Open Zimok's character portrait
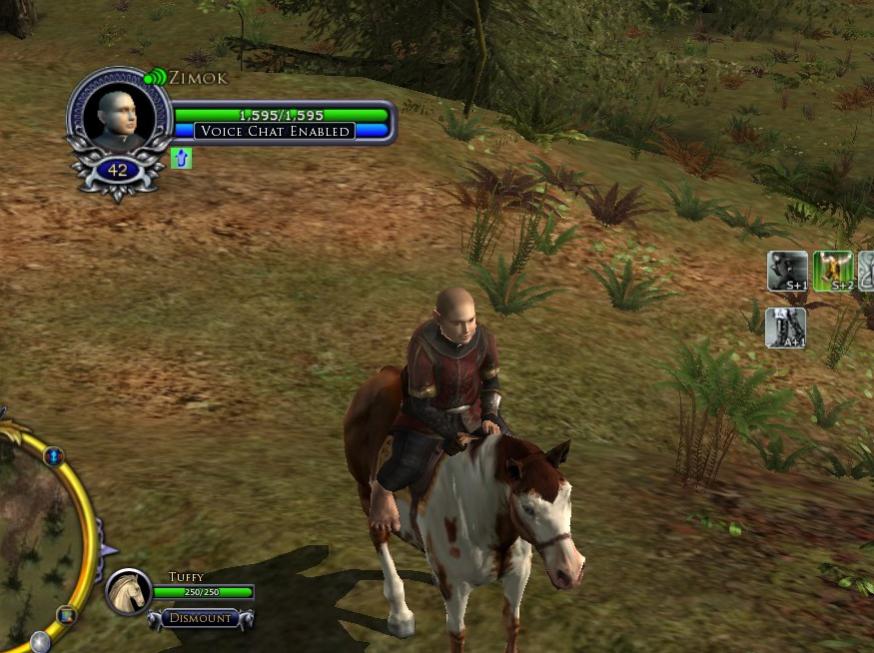874x653 pixels. 119,118
